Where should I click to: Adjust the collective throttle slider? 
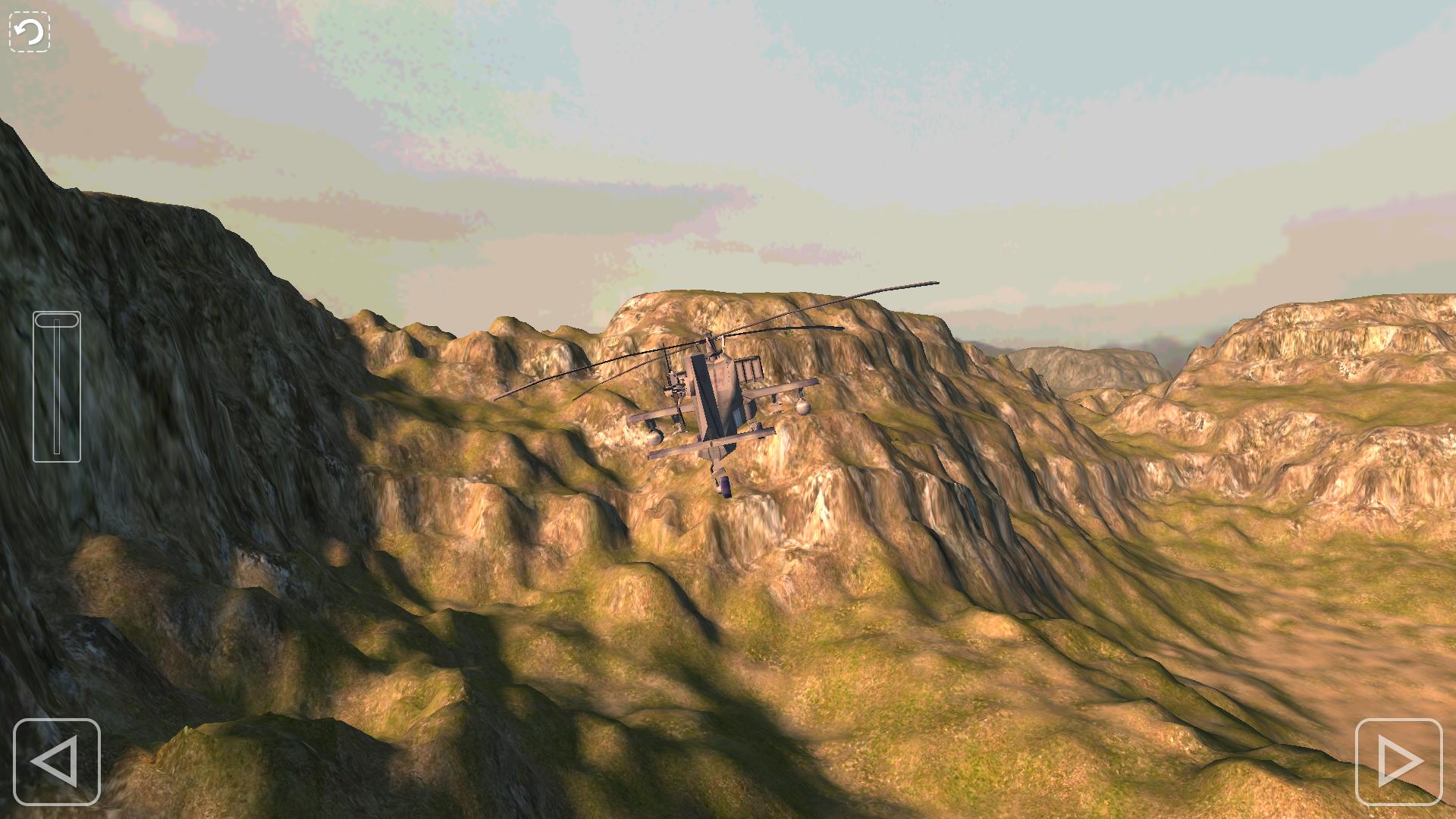pyautogui.click(x=56, y=387)
